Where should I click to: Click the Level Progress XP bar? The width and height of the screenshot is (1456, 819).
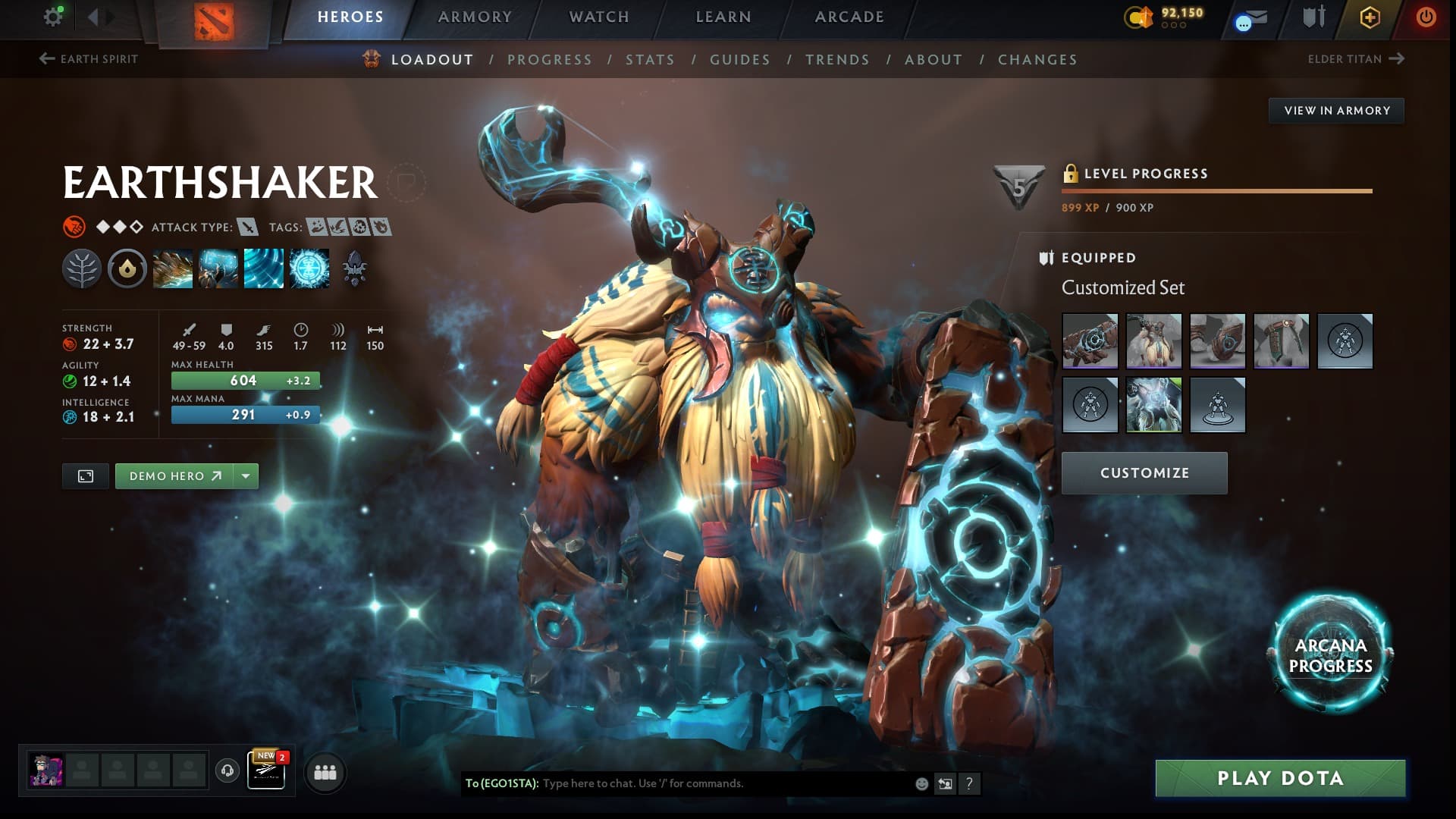(1217, 192)
